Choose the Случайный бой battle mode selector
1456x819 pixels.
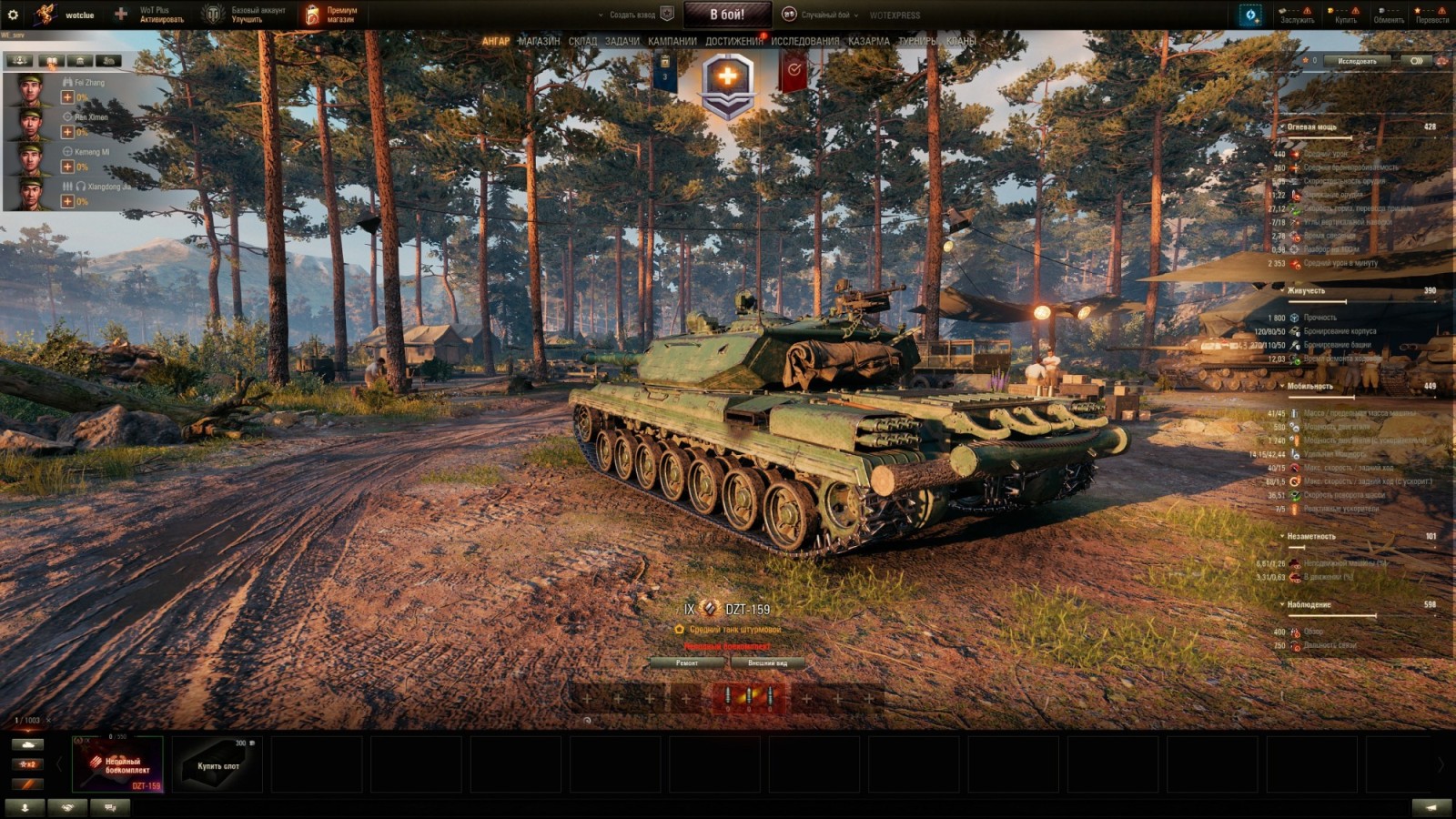(x=824, y=15)
